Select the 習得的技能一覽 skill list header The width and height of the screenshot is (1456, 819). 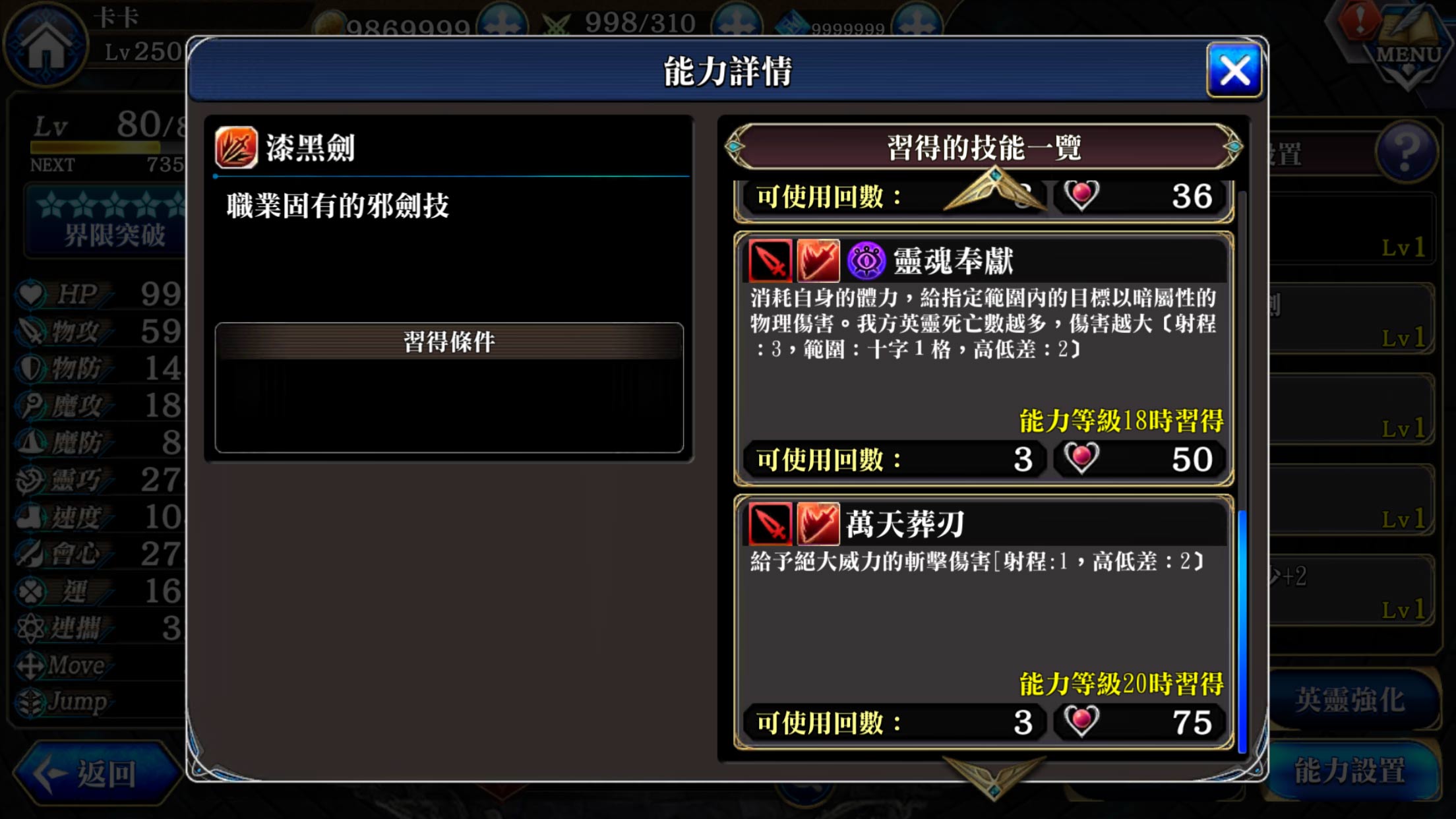tap(986, 146)
